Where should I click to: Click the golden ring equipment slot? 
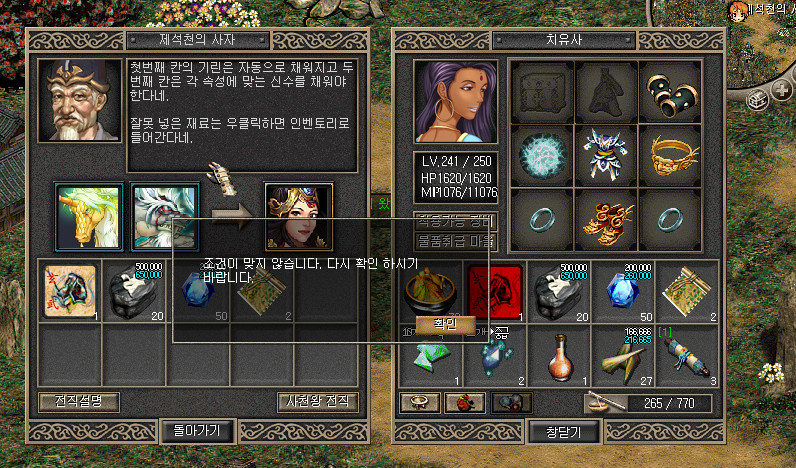pos(668,155)
